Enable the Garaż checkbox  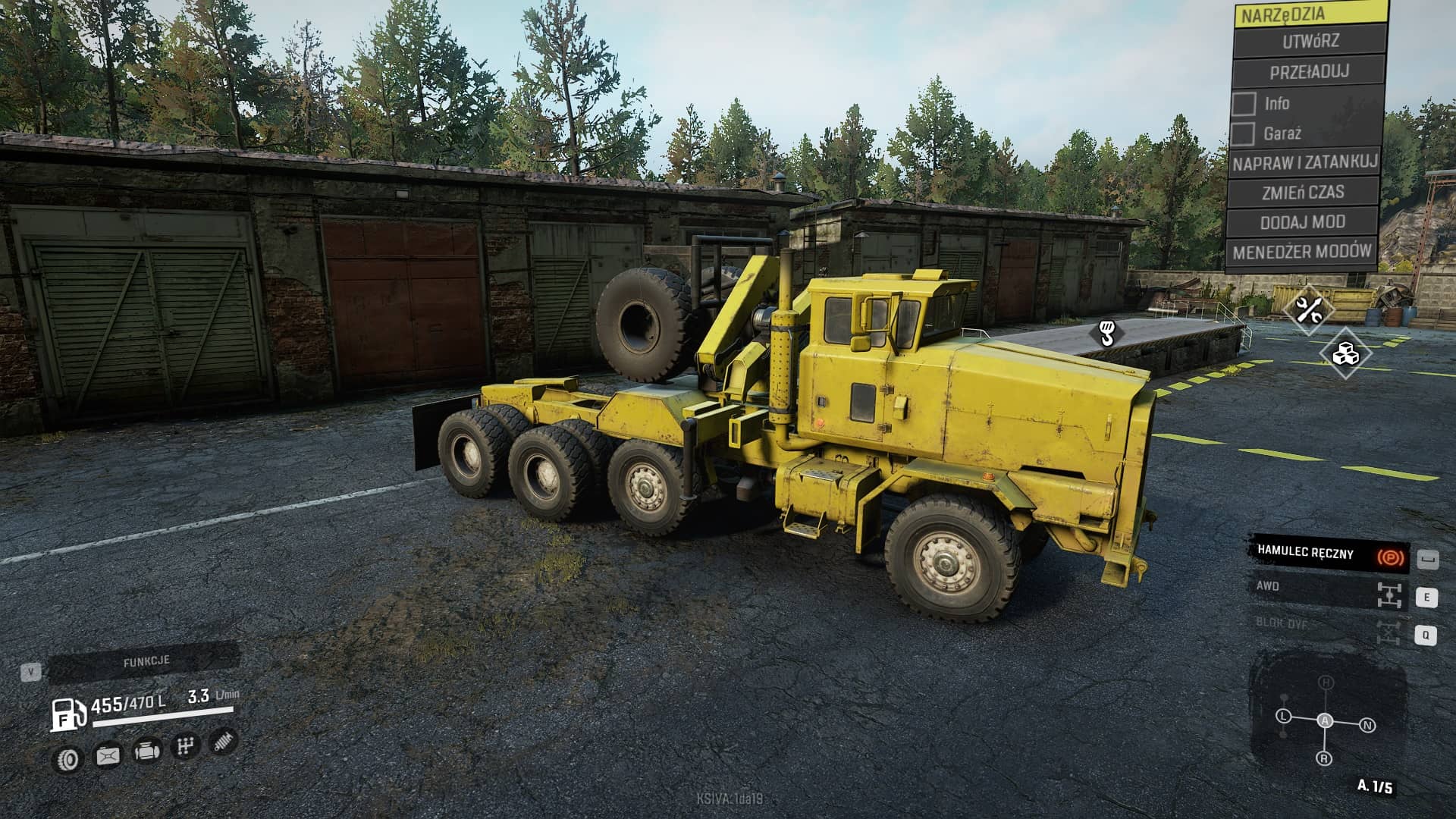click(1242, 134)
